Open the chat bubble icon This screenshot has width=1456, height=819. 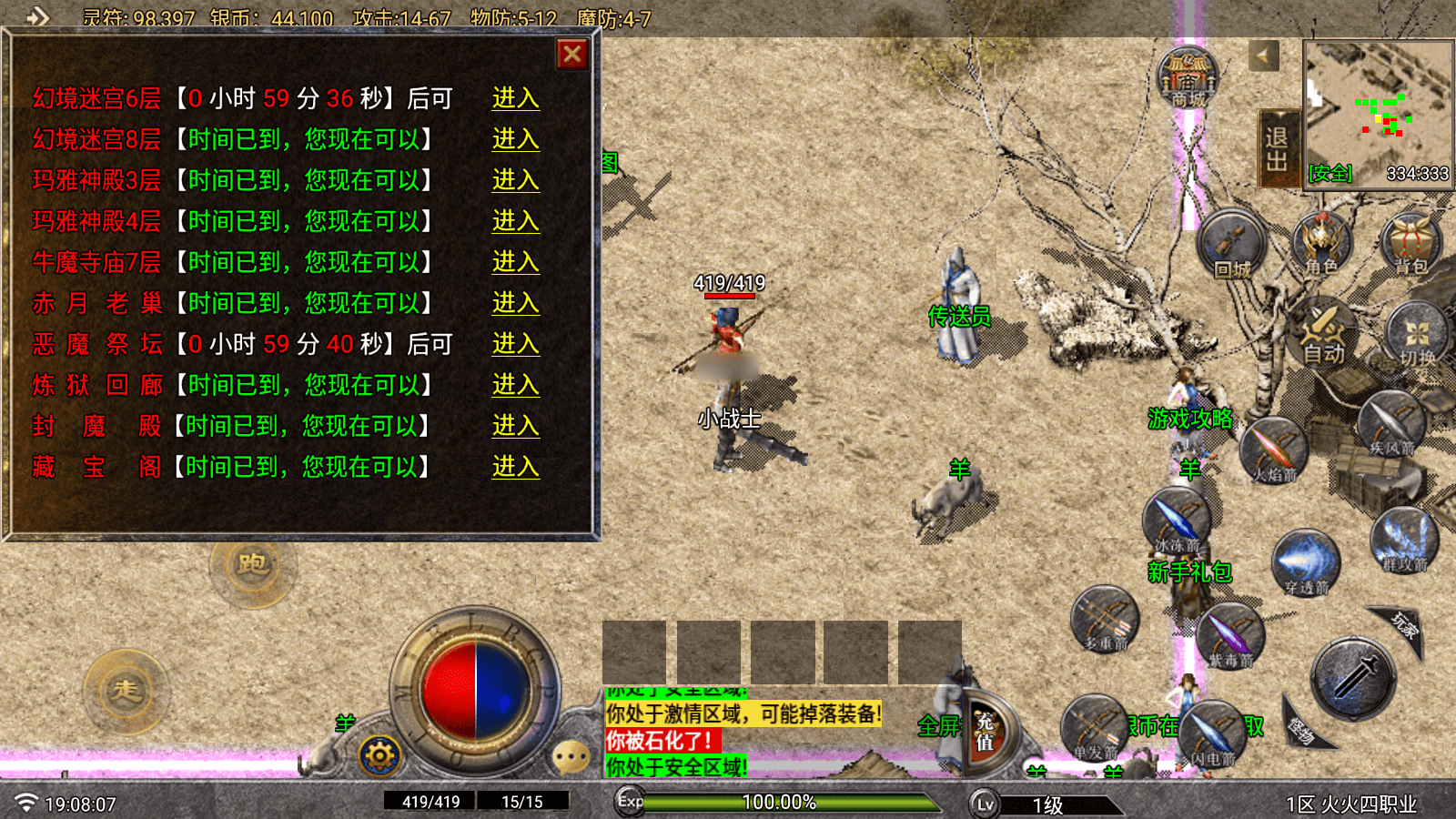[571, 755]
